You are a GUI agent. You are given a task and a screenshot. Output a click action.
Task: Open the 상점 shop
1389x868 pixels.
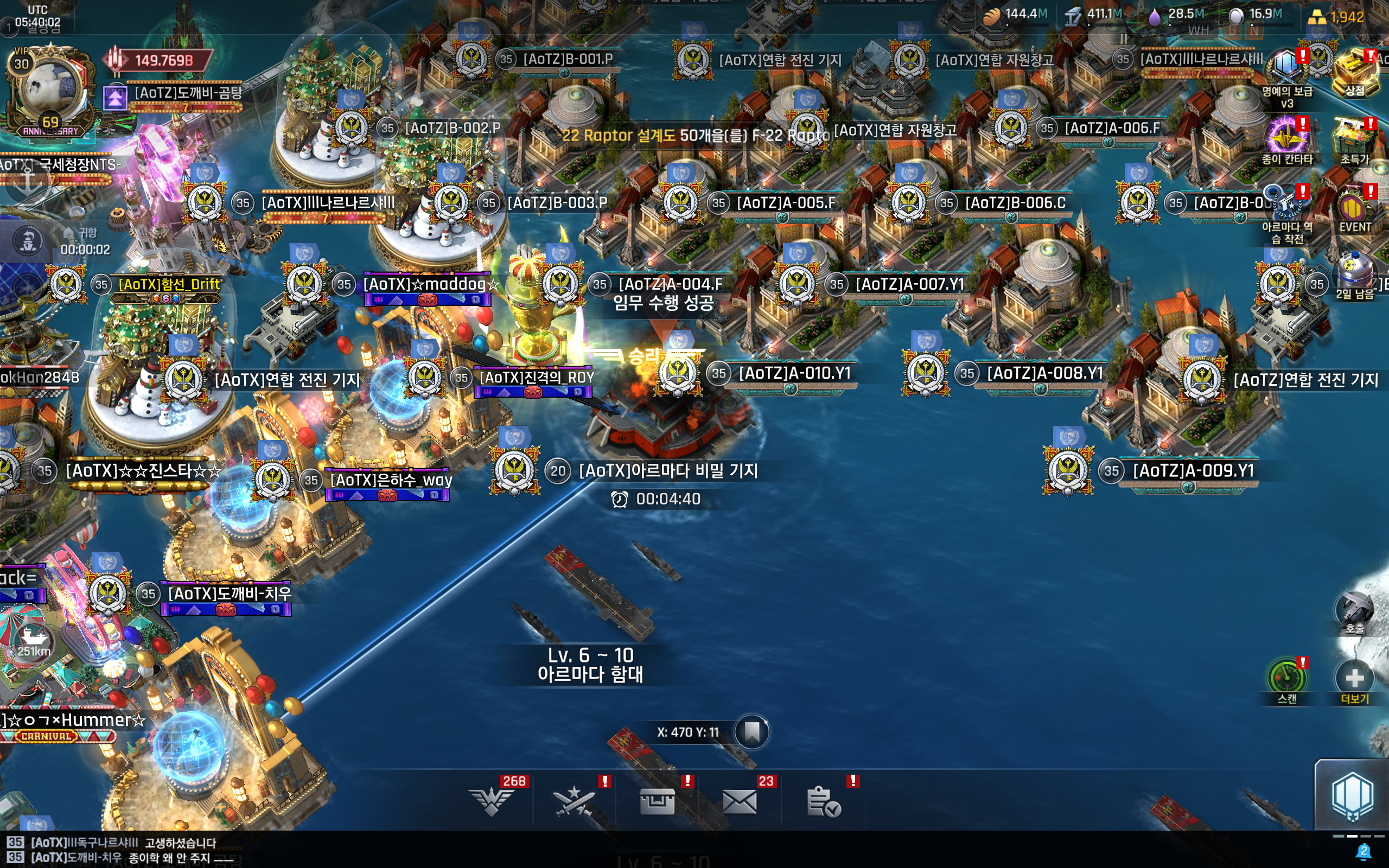pyautogui.click(x=1355, y=72)
